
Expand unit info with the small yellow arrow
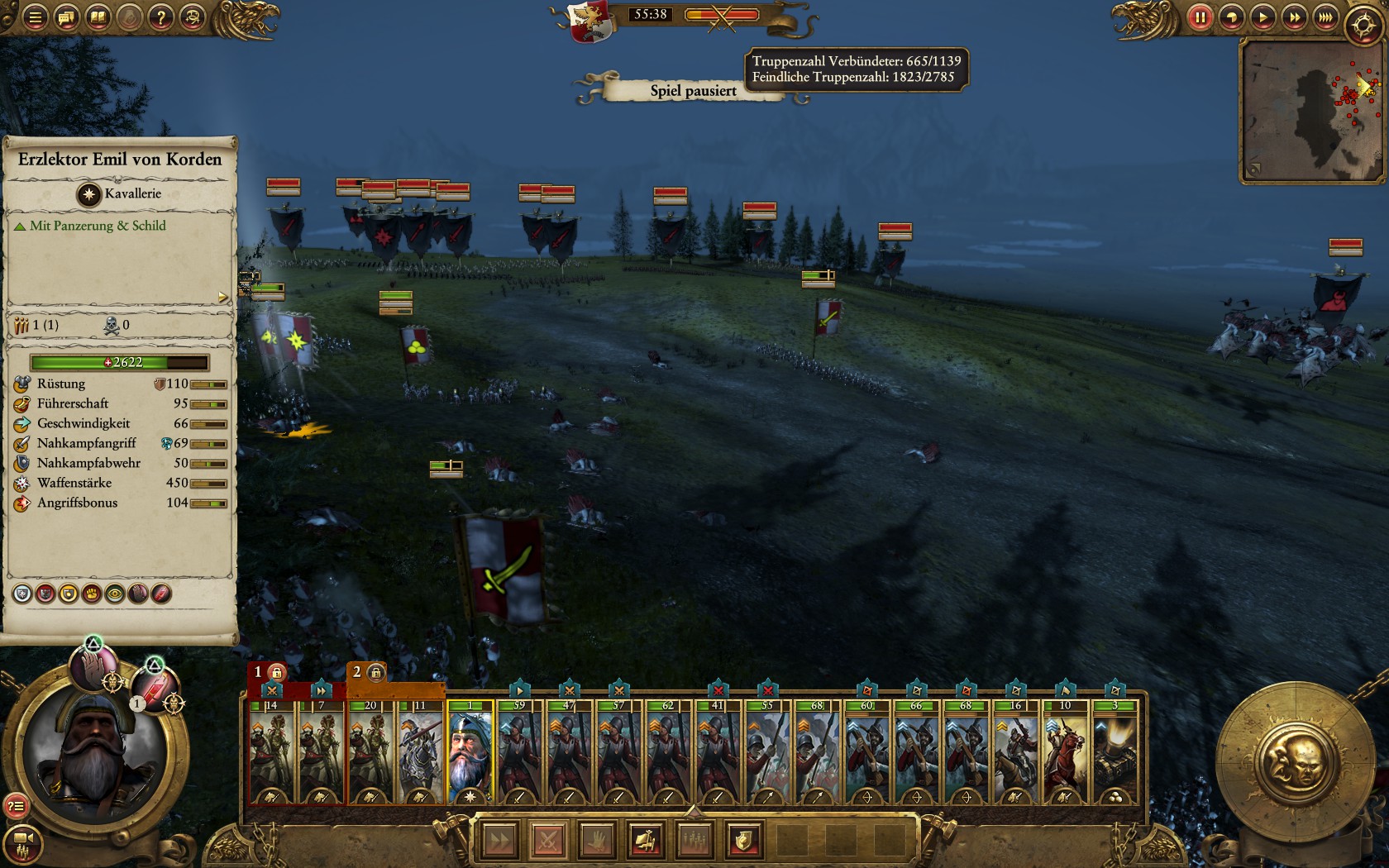pyautogui.click(x=222, y=297)
